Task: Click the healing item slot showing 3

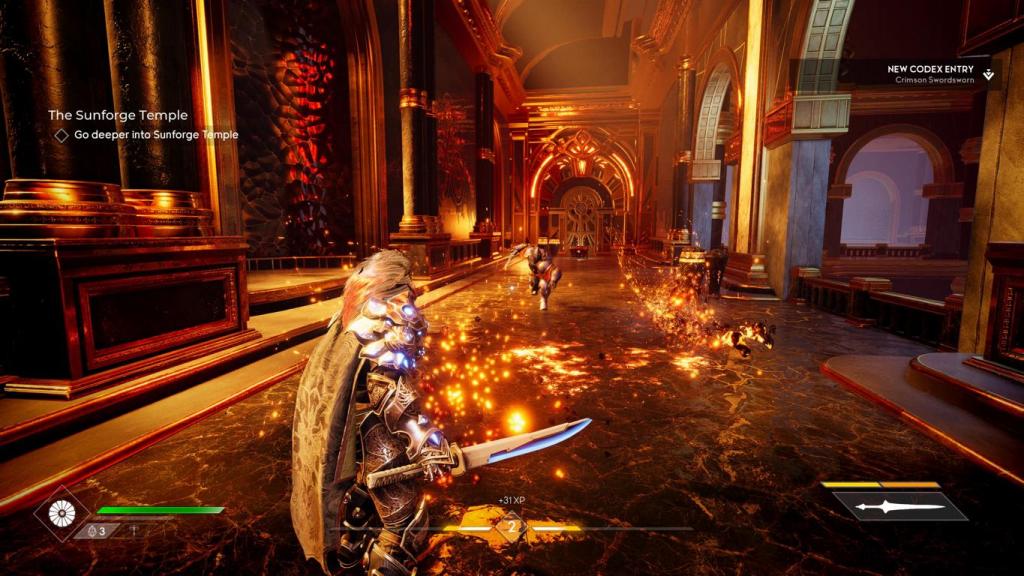Action: tap(97, 531)
